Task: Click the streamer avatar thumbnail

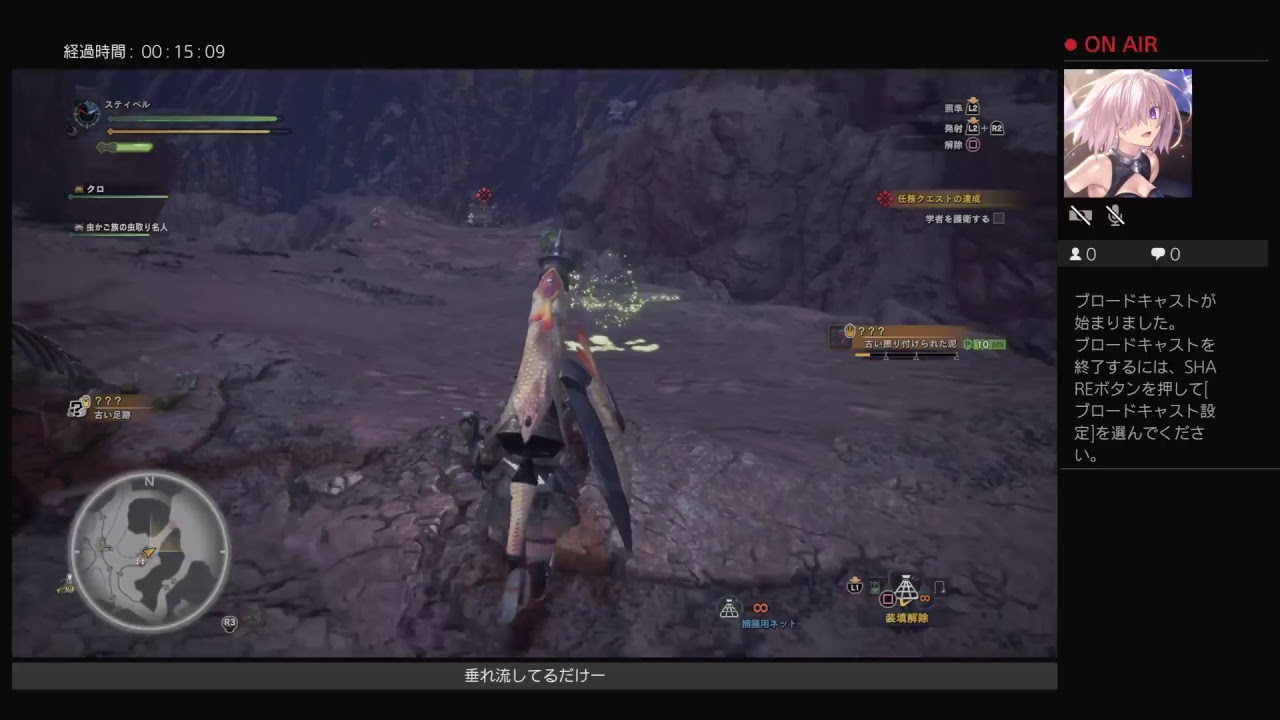Action: point(1128,133)
